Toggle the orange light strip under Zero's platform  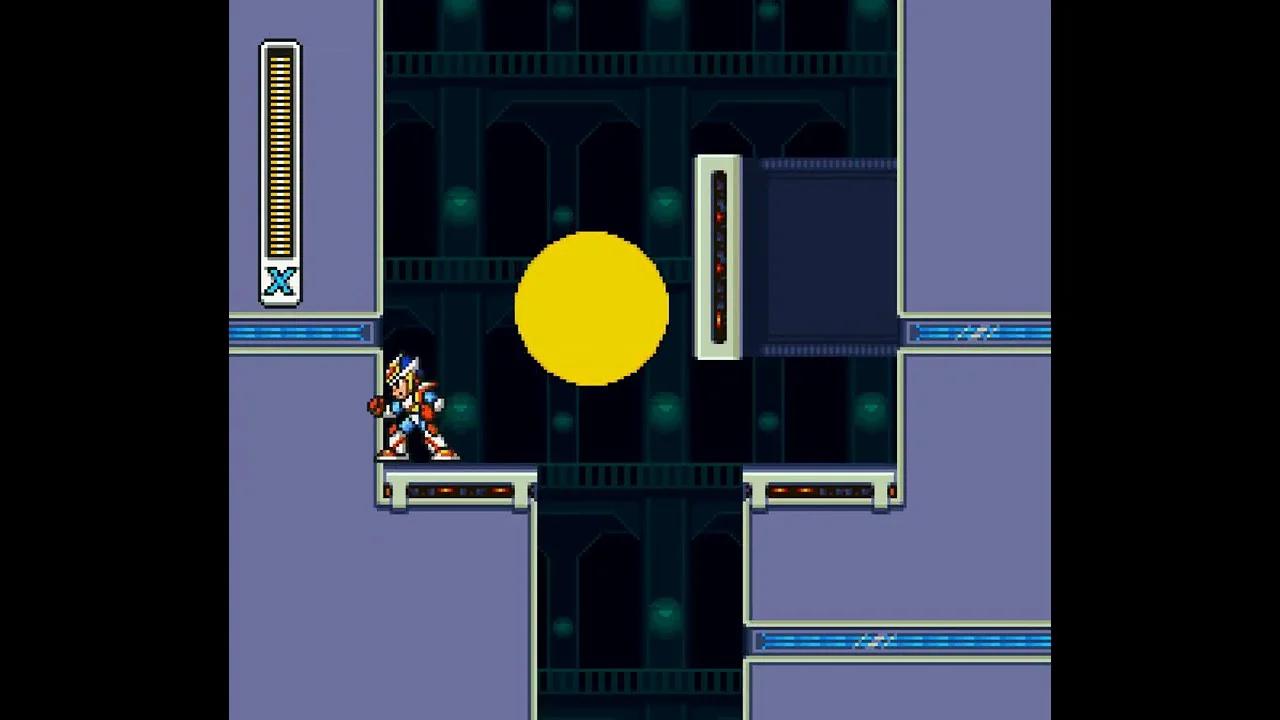pos(450,490)
